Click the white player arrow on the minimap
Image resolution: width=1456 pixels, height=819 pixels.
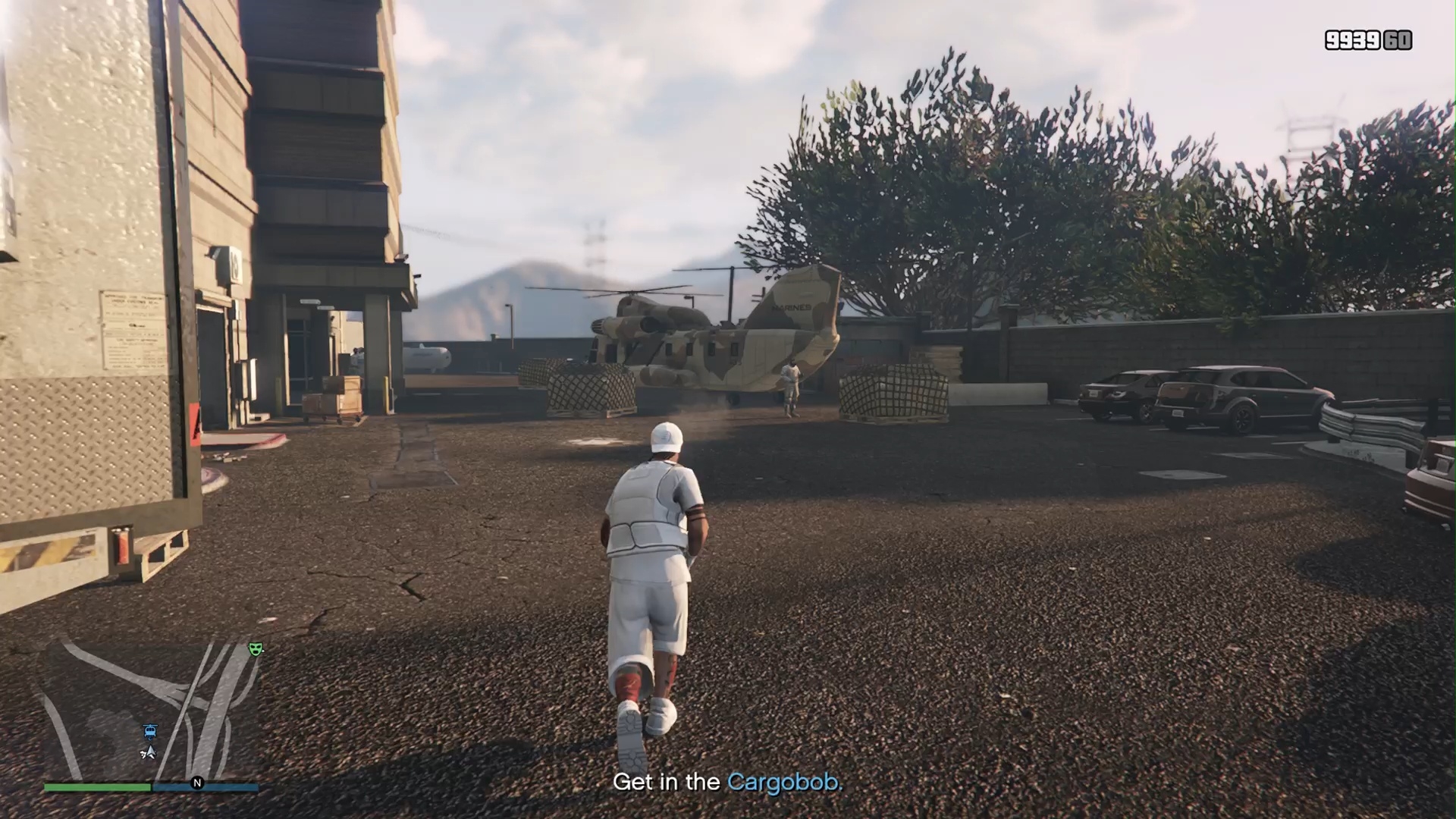(149, 752)
